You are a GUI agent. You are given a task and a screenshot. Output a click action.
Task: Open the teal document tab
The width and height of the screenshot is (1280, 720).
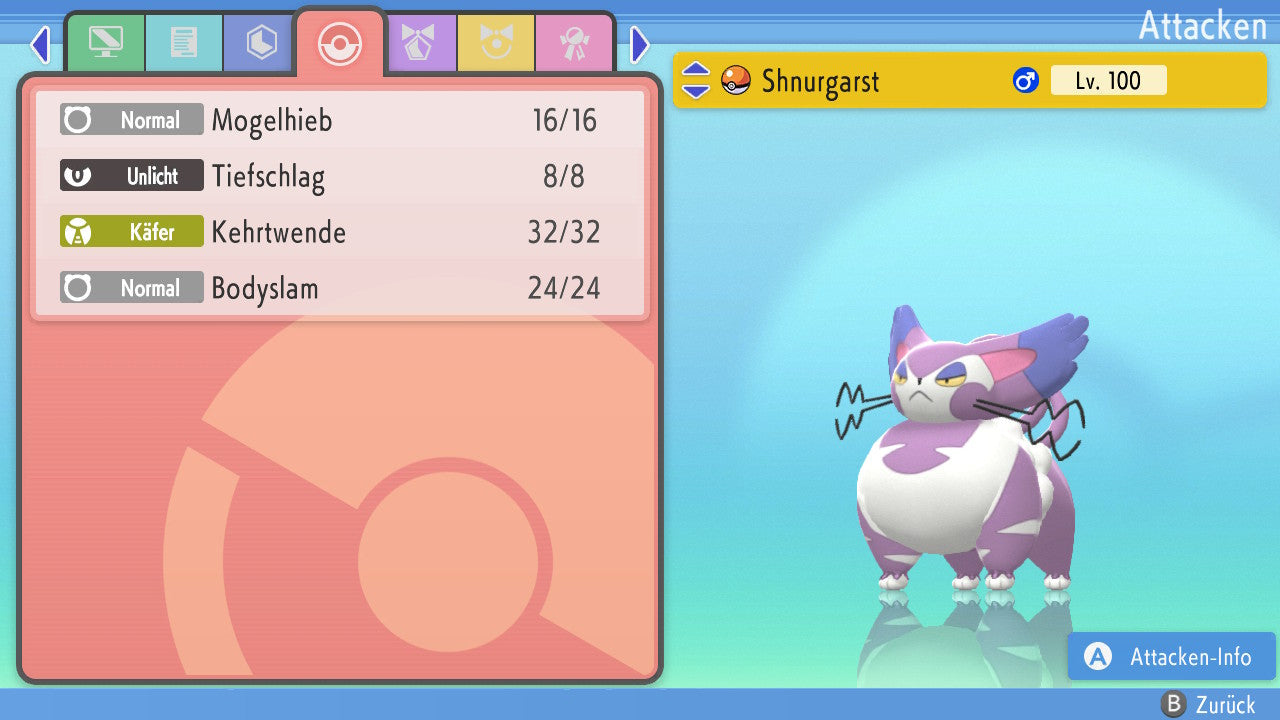[183, 43]
